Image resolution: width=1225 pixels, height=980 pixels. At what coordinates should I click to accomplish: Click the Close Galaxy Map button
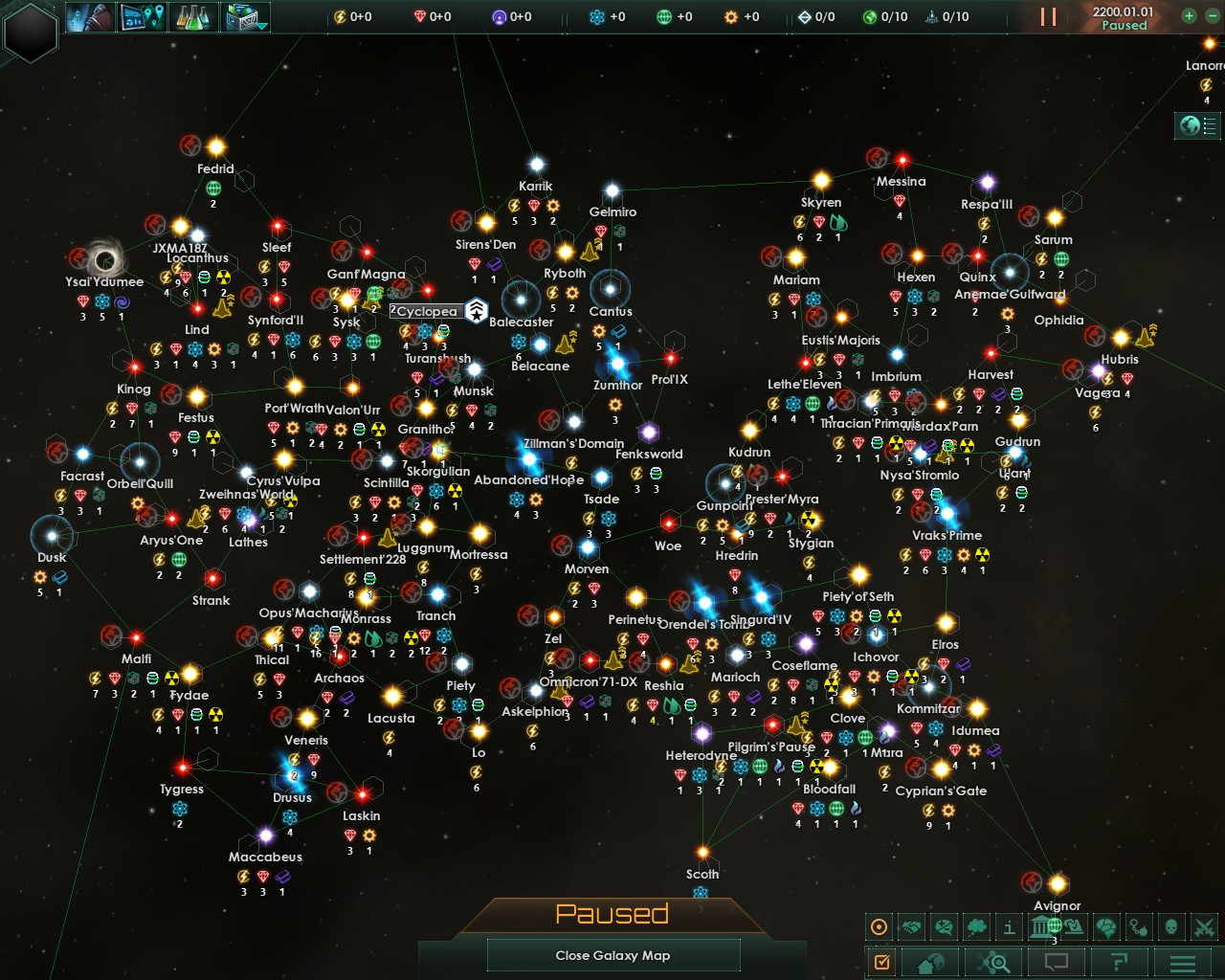click(612, 954)
